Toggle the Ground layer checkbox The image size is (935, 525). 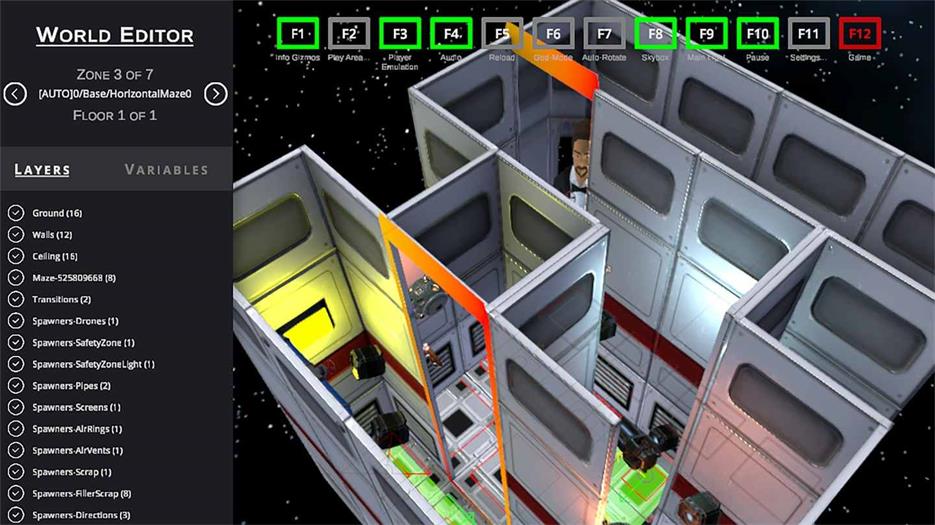coord(16,213)
